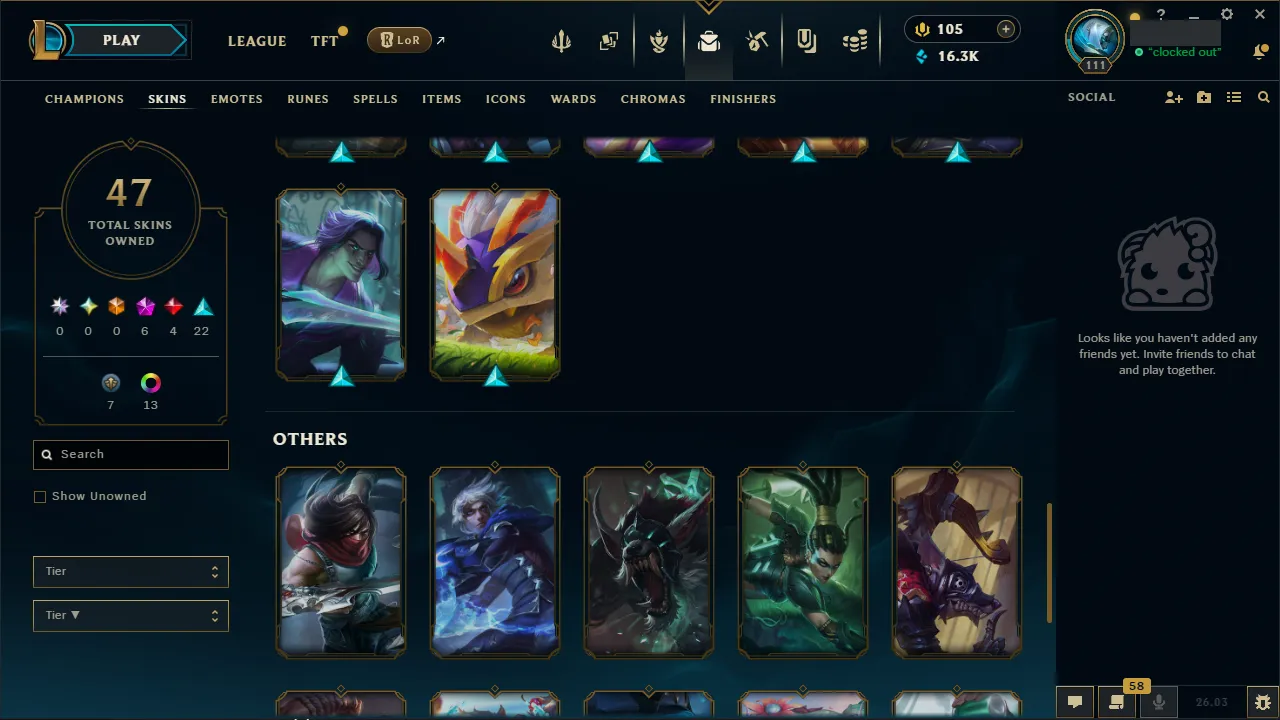The width and height of the screenshot is (1280, 720).
Task: Open Hextech Crafting with the hammer icon
Action: (x=757, y=41)
